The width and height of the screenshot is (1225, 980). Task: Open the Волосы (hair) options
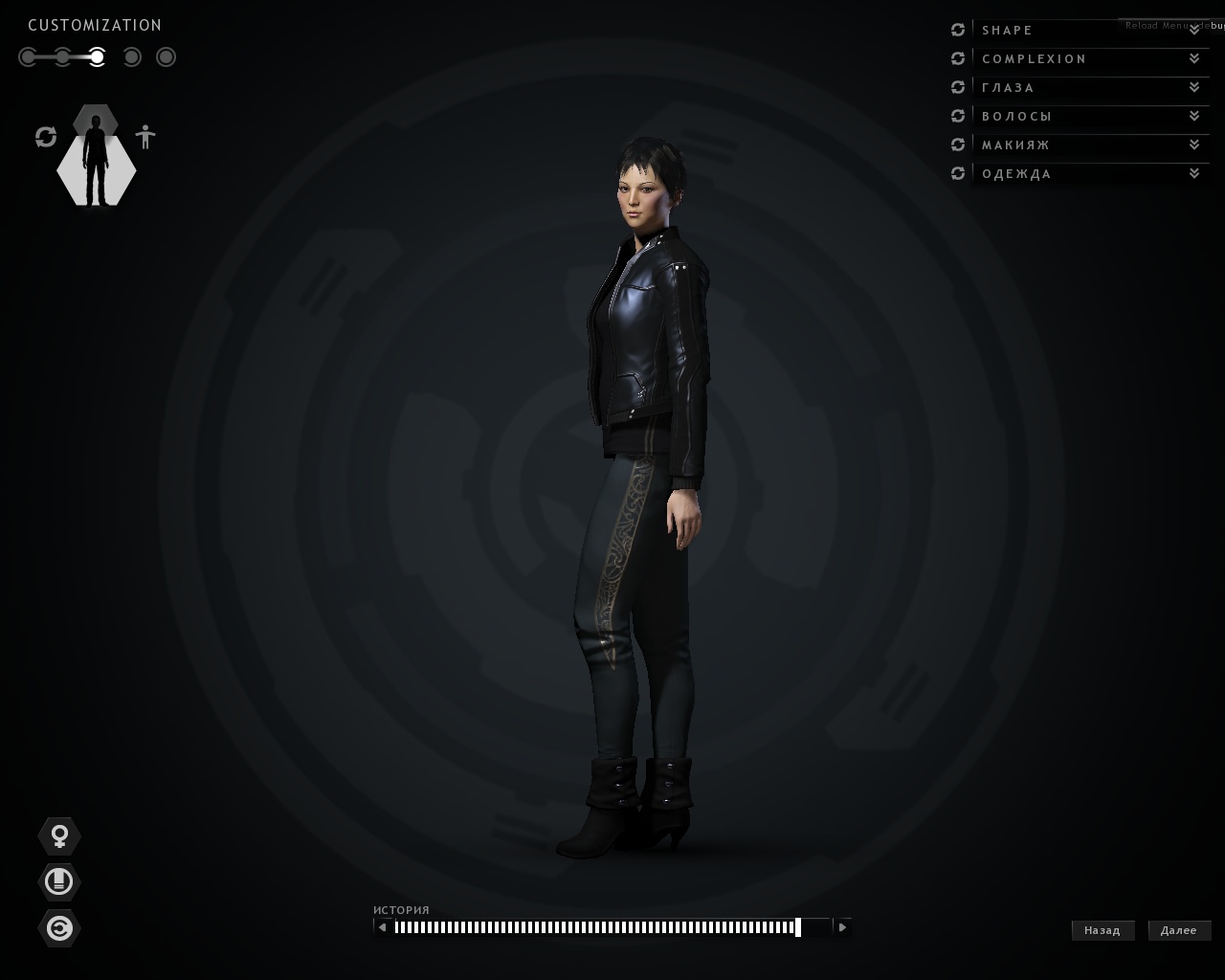point(1089,117)
